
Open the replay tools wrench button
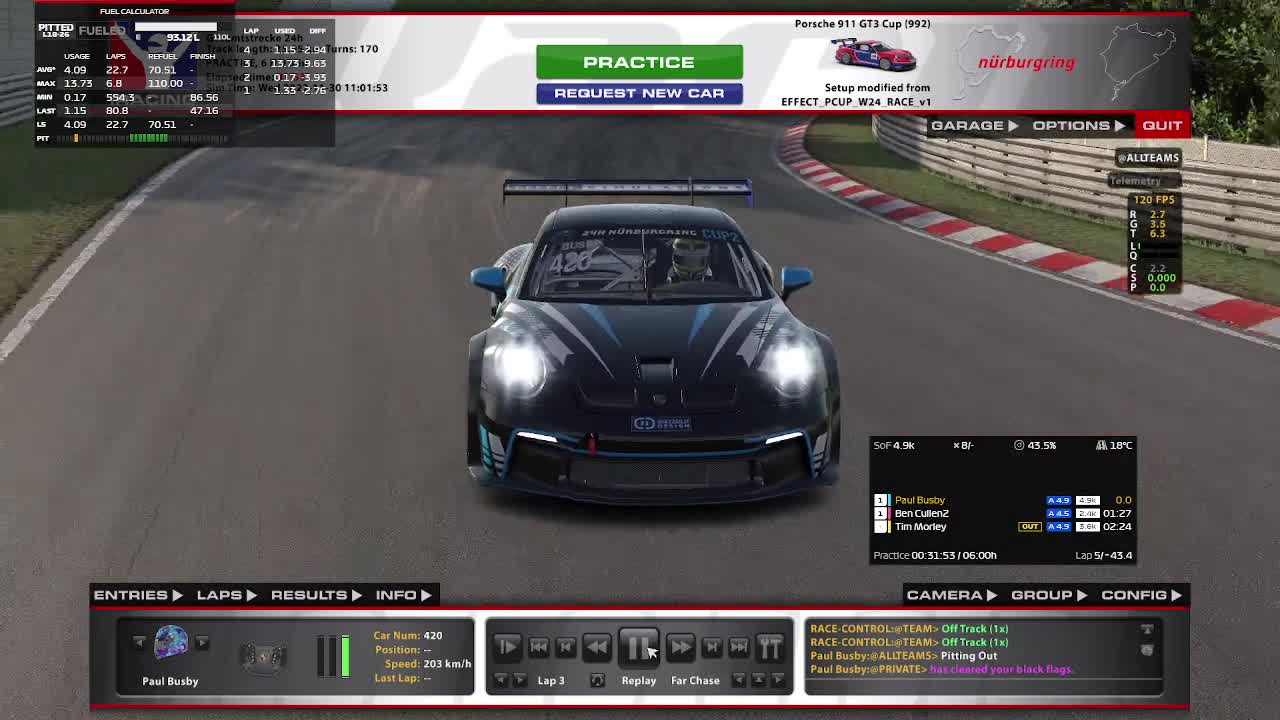[x=770, y=647]
